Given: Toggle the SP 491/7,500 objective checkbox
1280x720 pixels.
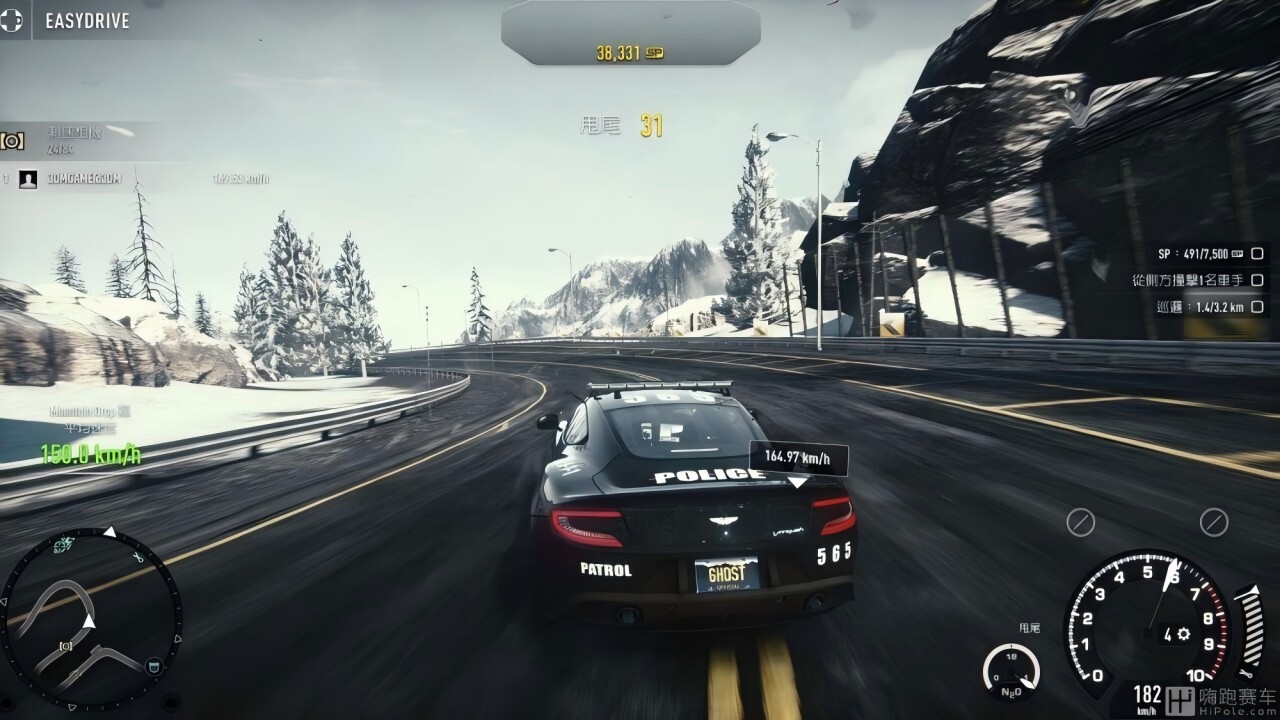Looking at the screenshot, I should (1257, 254).
